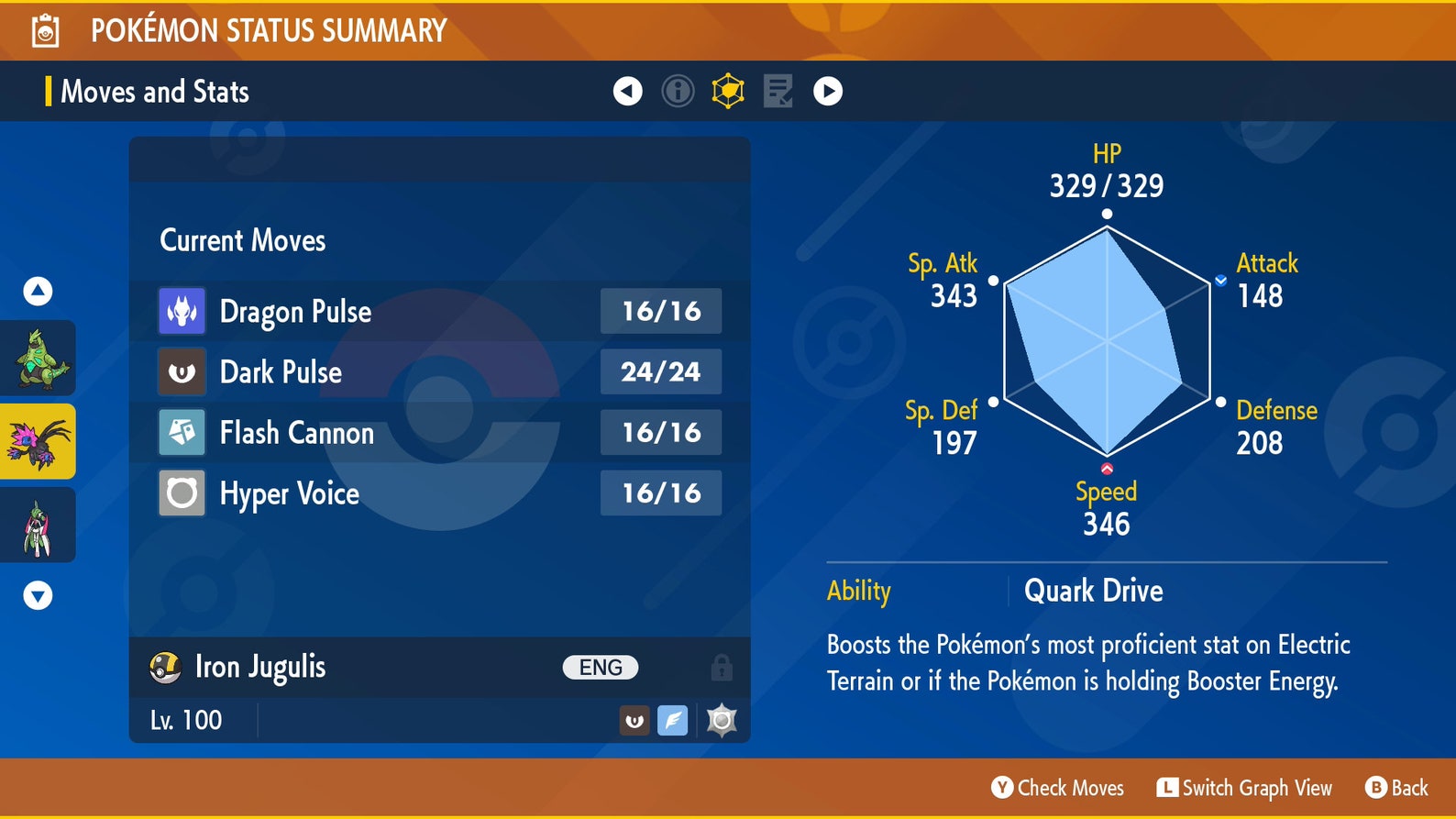The height and width of the screenshot is (819, 1456).
Task: Click the blue marker on the Attack stat
Action: pos(1222,281)
